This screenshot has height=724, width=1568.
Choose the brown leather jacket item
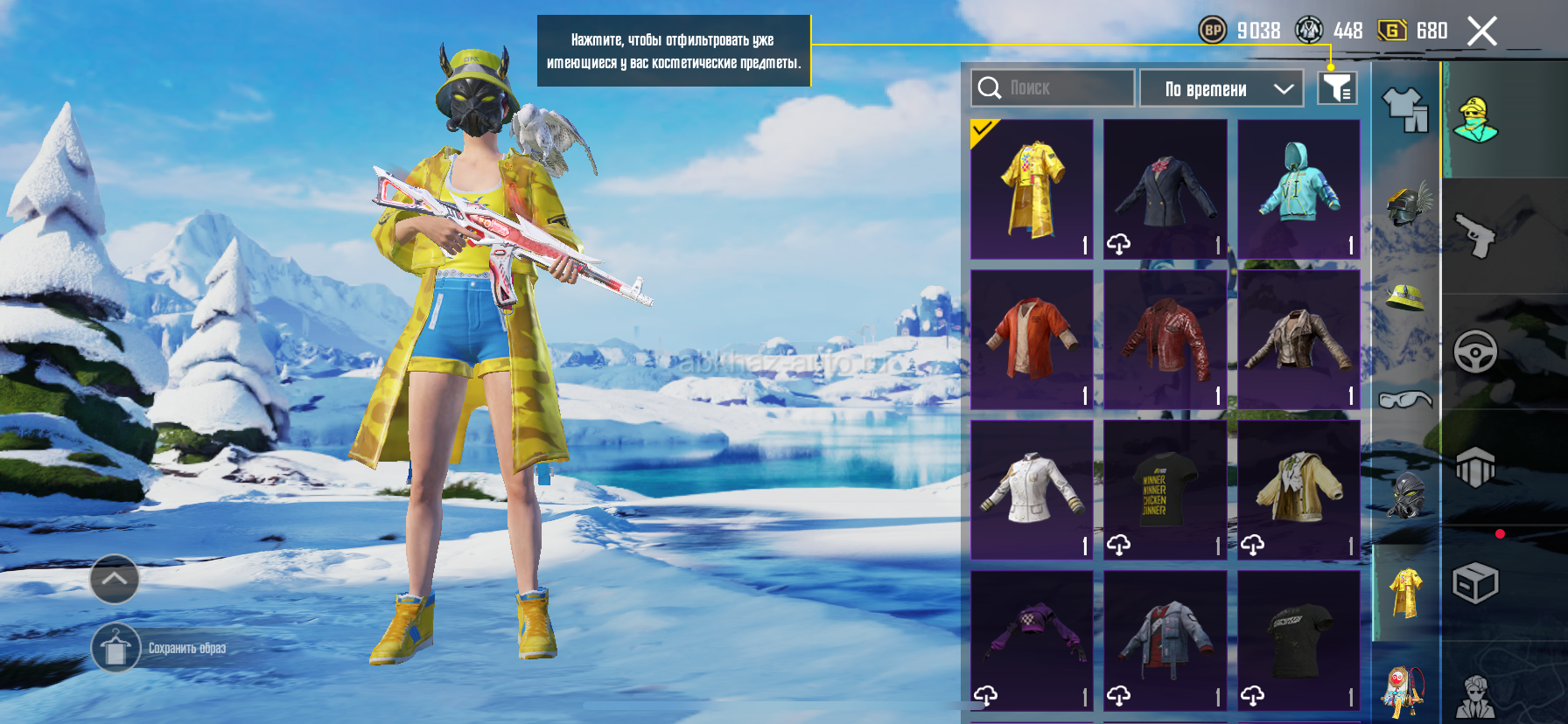tap(1298, 339)
